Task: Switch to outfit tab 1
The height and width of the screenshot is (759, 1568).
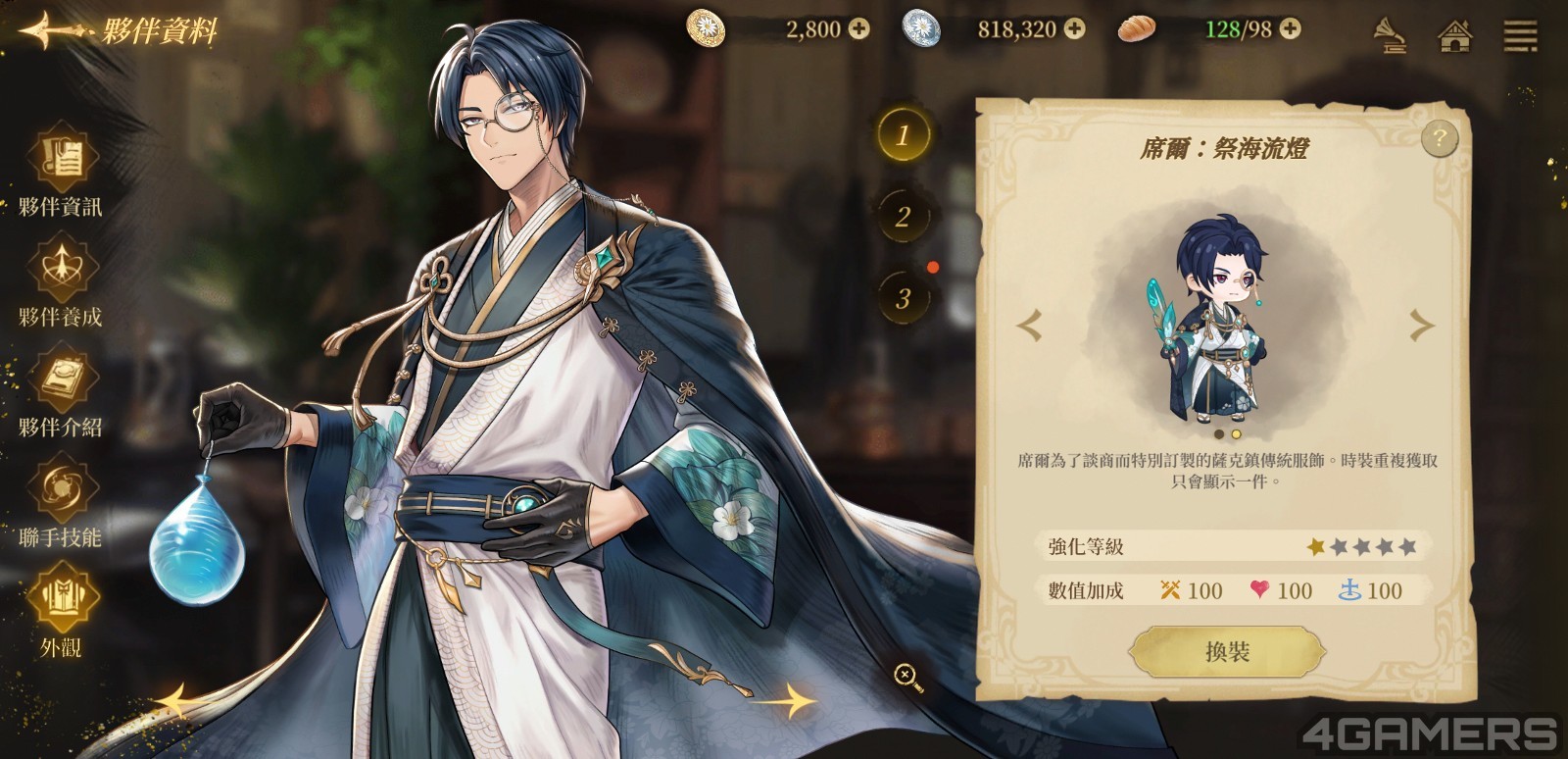Action: pos(903,134)
